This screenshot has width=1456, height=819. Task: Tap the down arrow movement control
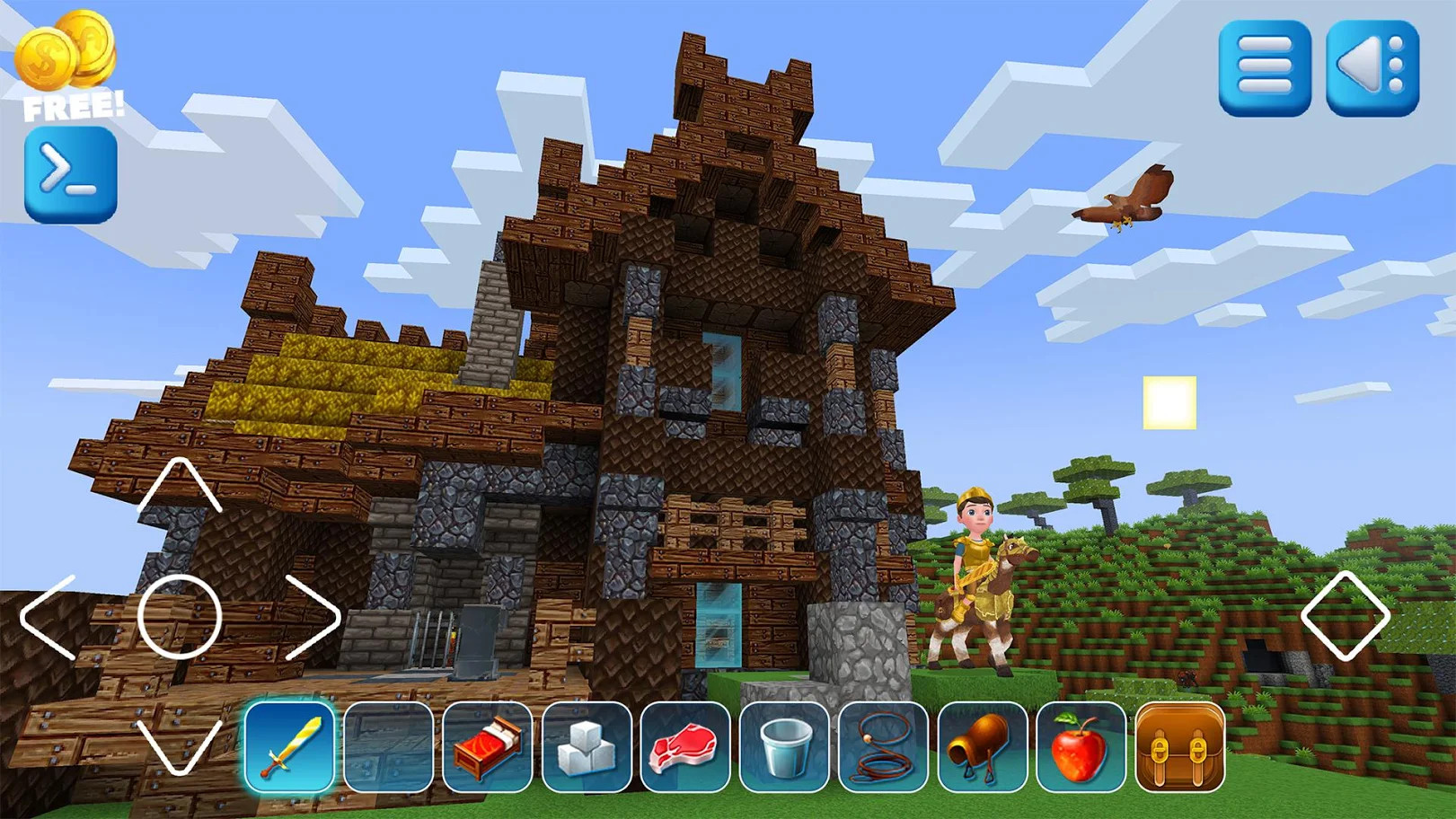click(180, 745)
